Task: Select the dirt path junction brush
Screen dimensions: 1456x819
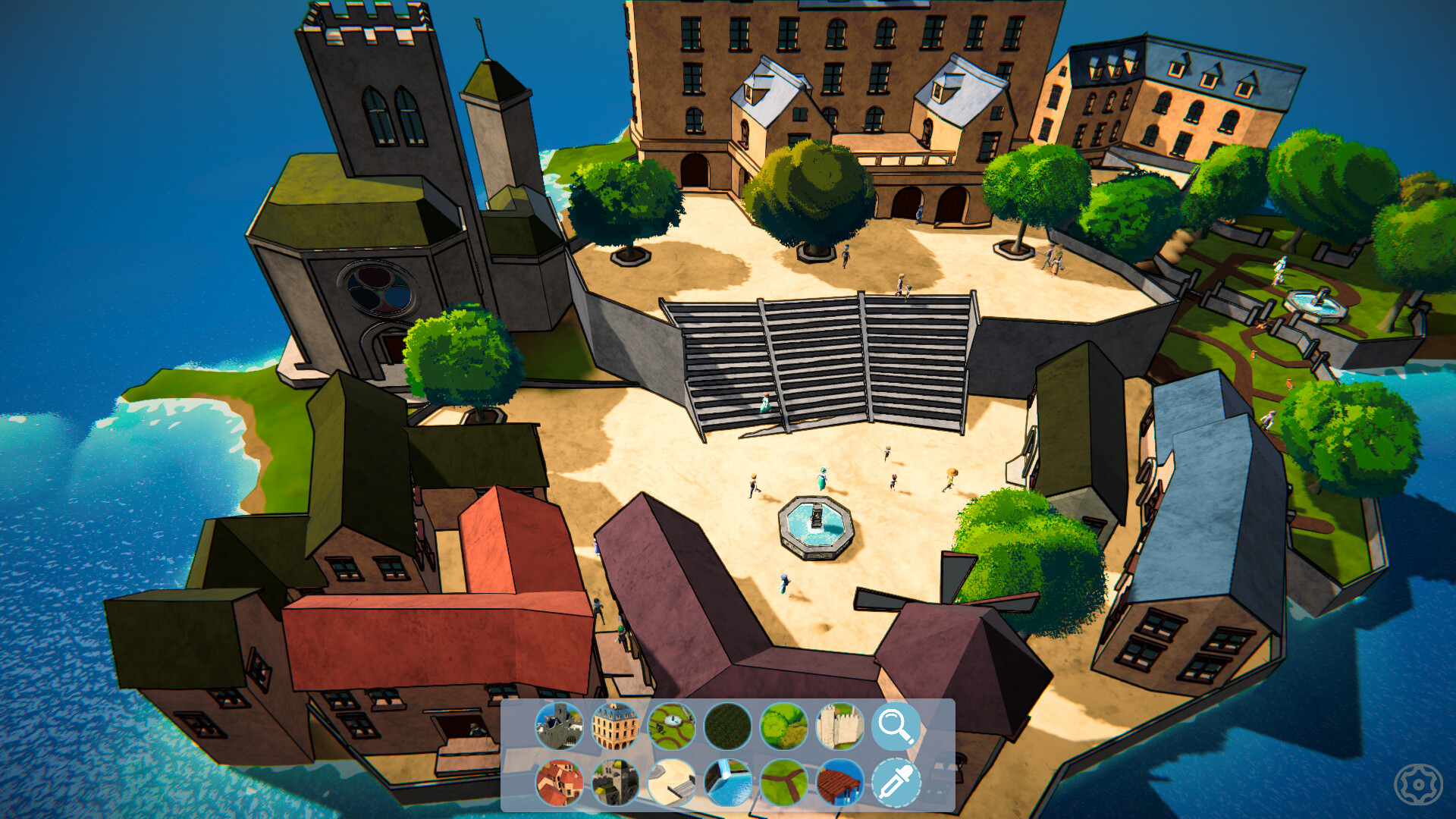Action: point(782,781)
